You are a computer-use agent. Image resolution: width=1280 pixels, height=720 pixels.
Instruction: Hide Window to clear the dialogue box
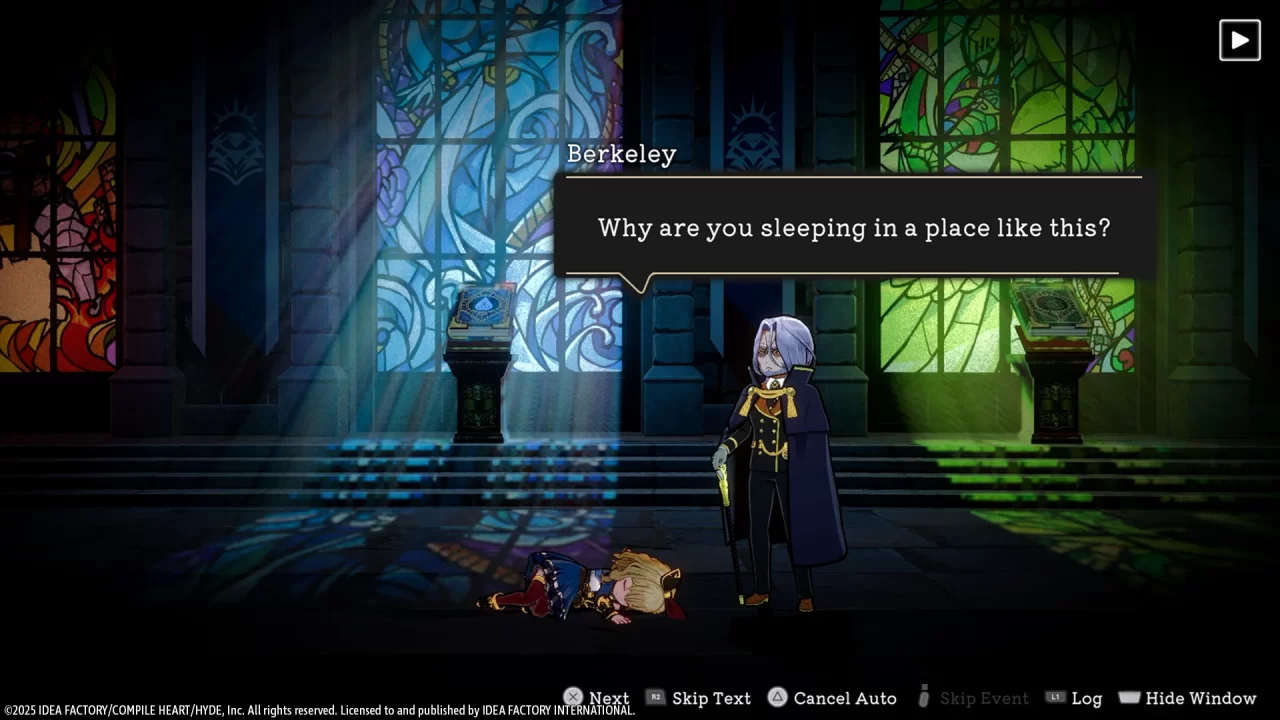[x=1200, y=698]
